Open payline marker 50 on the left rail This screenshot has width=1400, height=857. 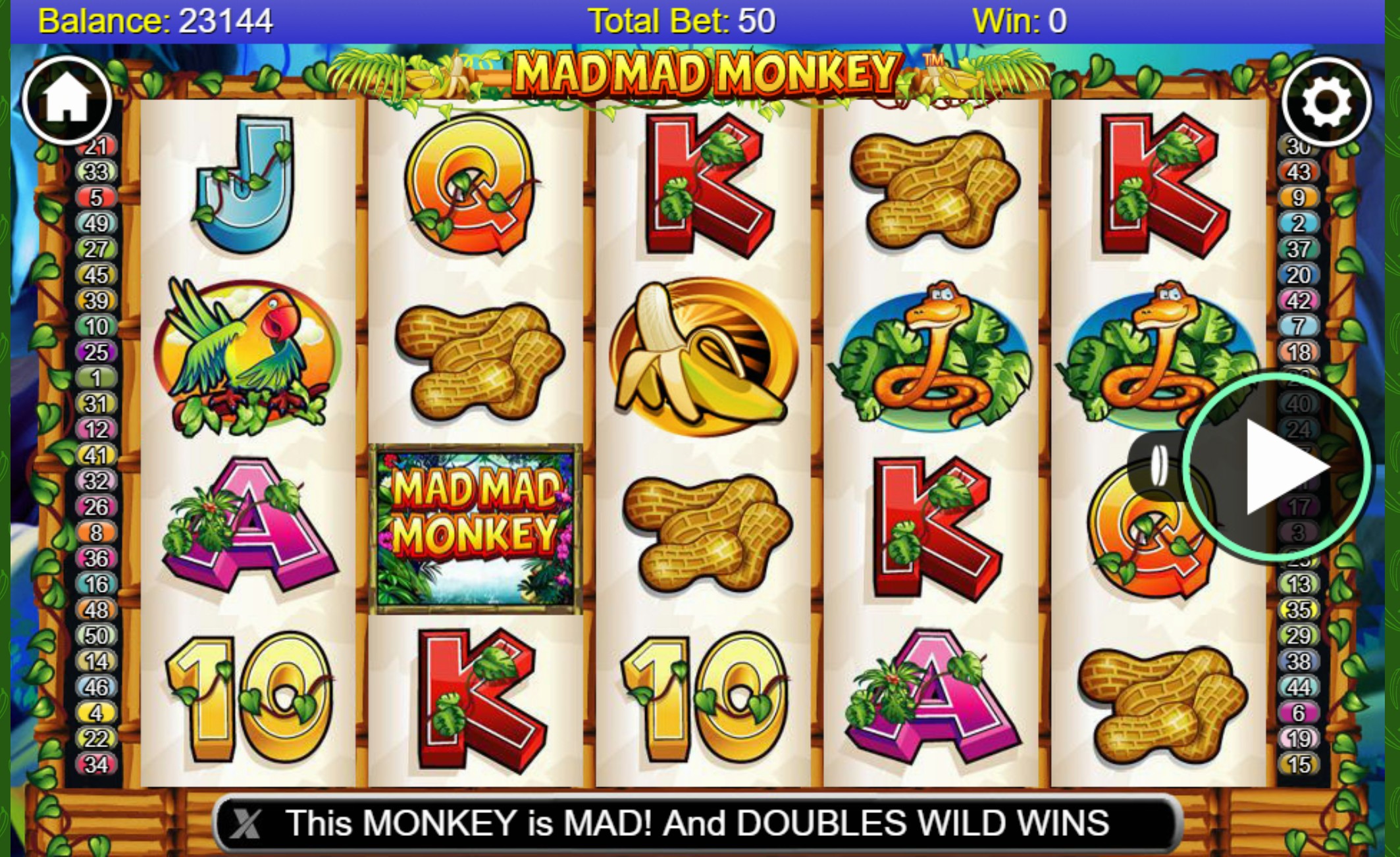click(x=97, y=636)
